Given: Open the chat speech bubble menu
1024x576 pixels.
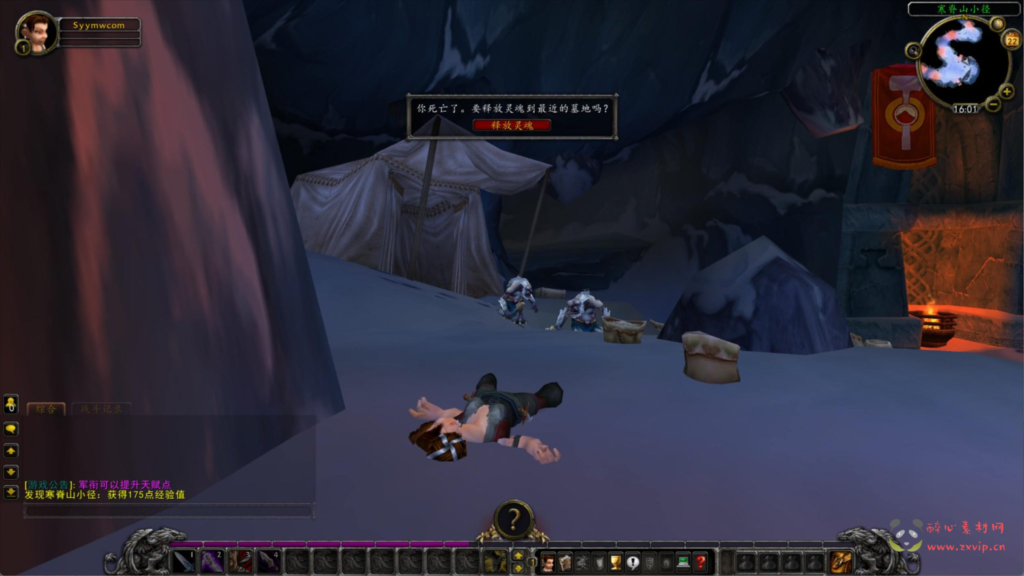Looking at the screenshot, I should (x=11, y=429).
